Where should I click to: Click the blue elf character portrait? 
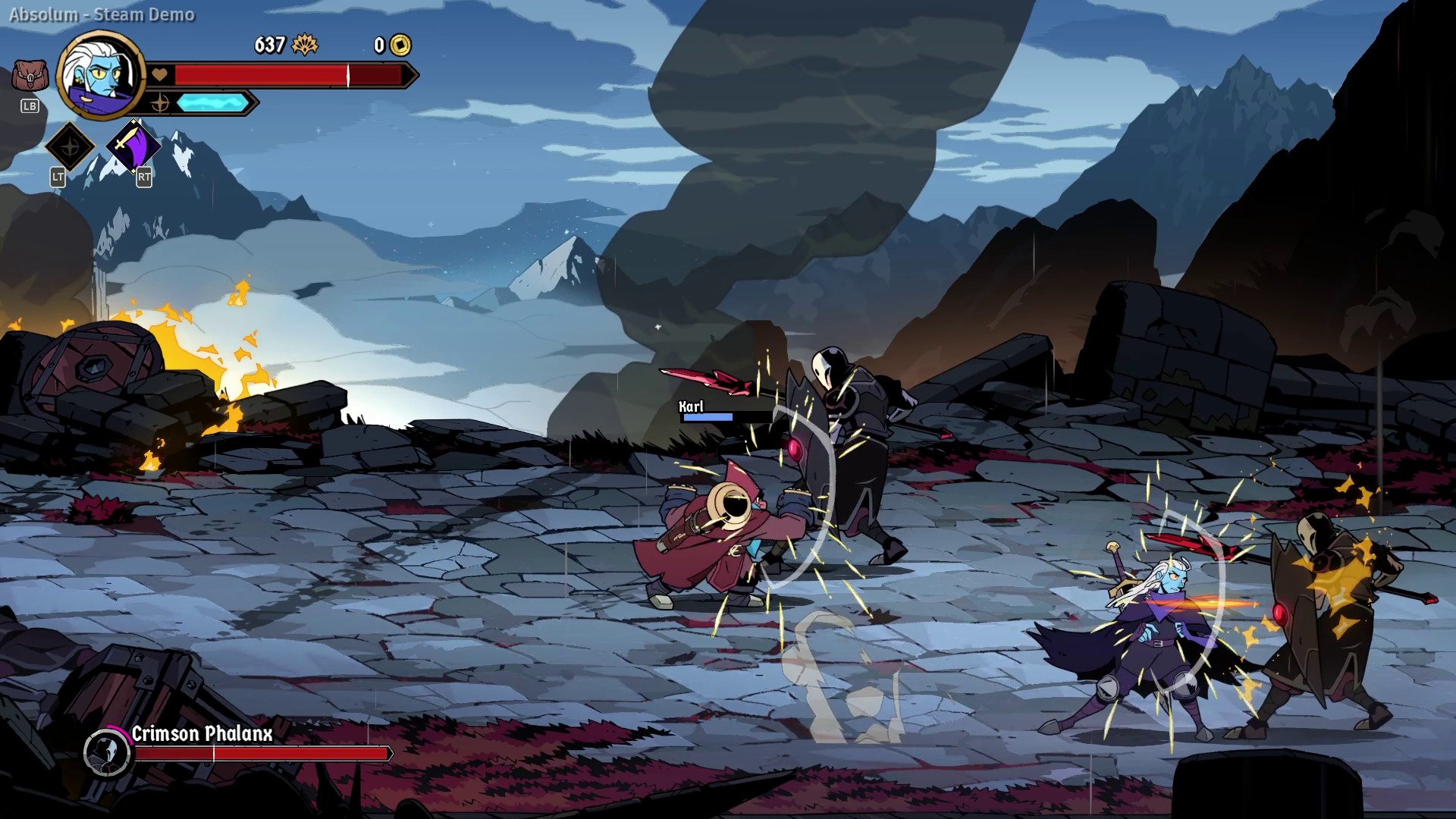pyautogui.click(x=100, y=74)
